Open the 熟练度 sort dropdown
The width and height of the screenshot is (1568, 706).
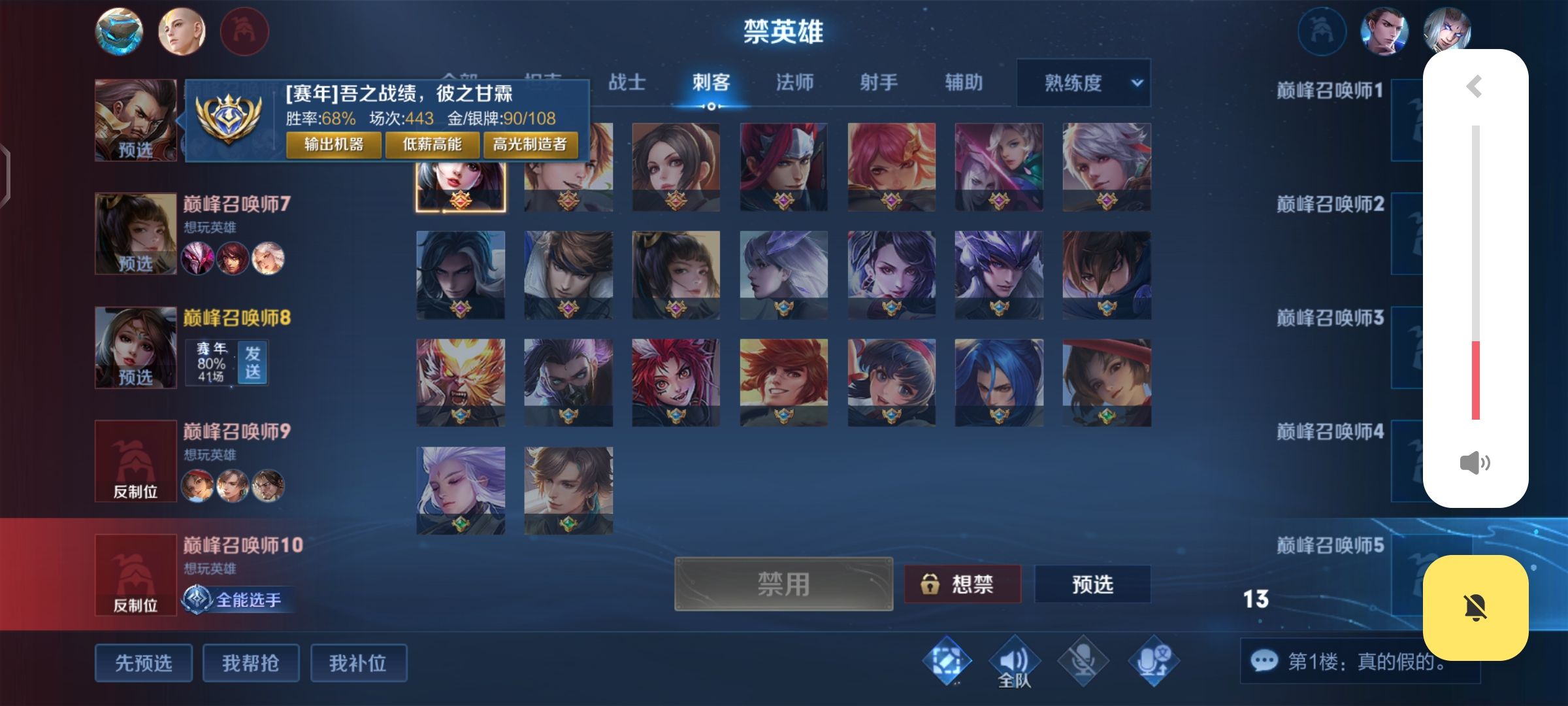1083,83
